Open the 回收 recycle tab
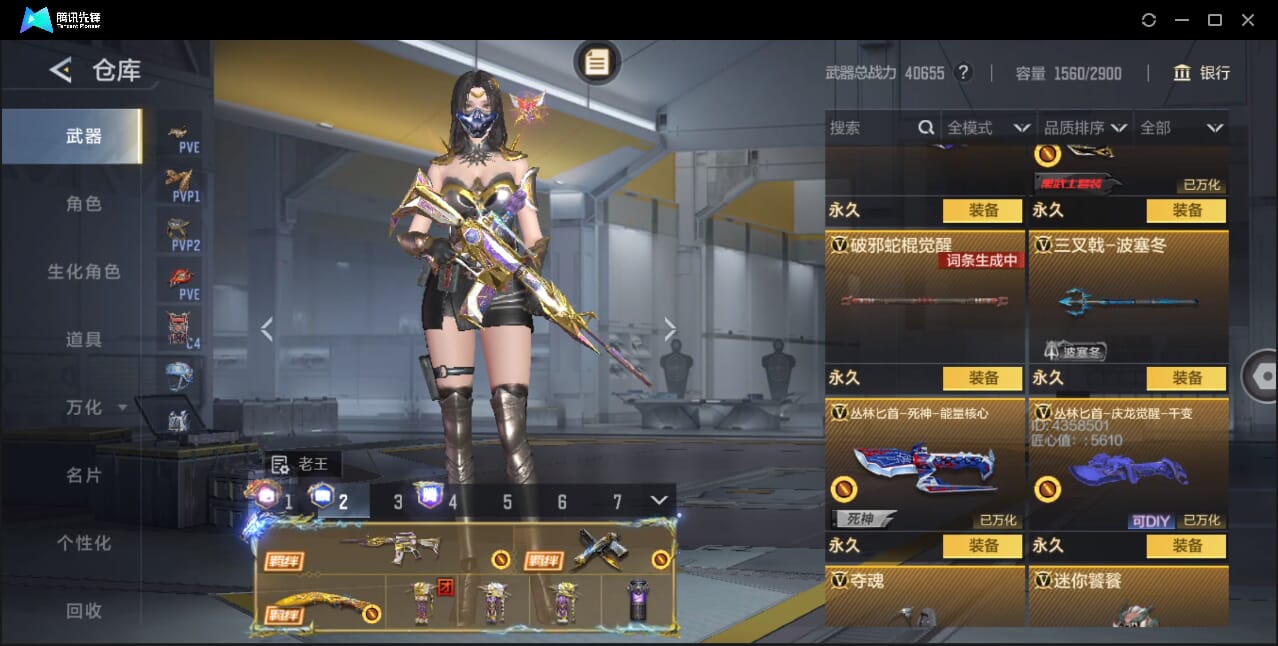Image resolution: width=1278 pixels, height=646 pixels. point(83,610)
